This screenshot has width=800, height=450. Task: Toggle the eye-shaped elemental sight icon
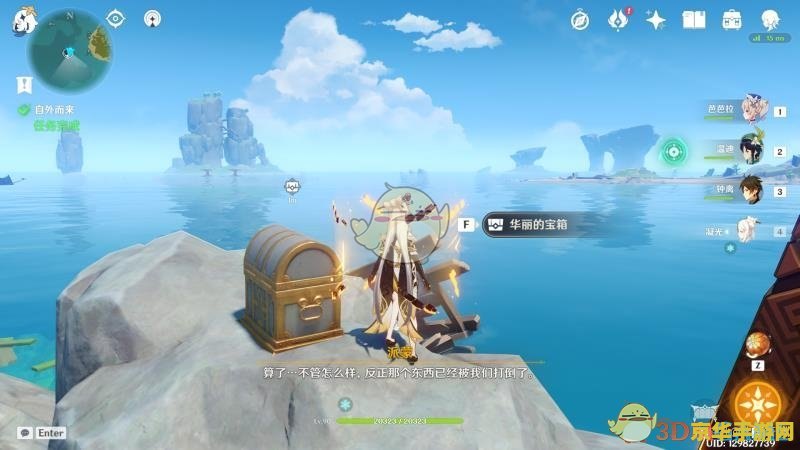pos(117,18)
